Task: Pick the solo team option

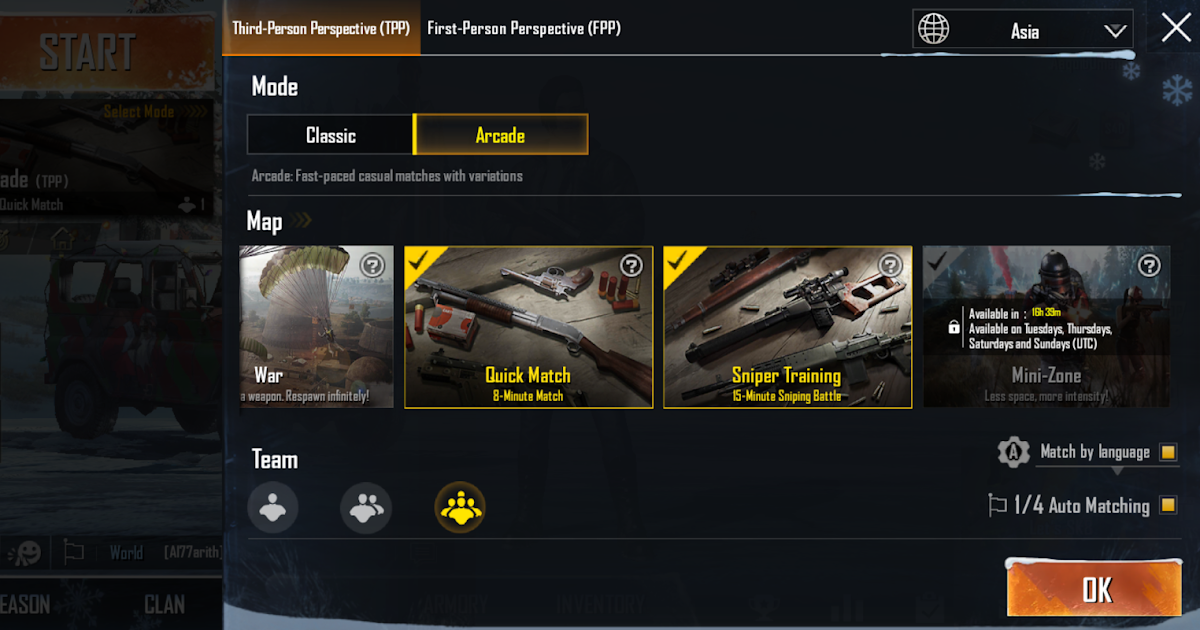Action: (273, 507)
